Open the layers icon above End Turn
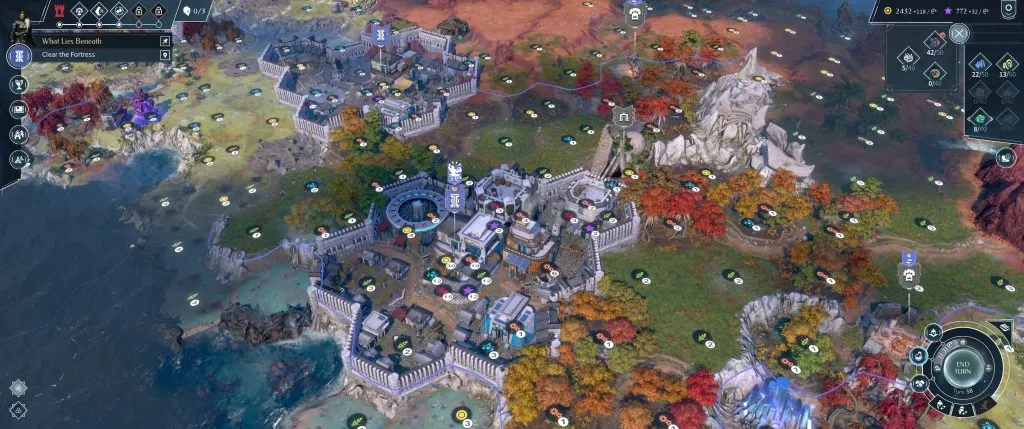Screen dimensions: 1024x429 coord(1005,329)
